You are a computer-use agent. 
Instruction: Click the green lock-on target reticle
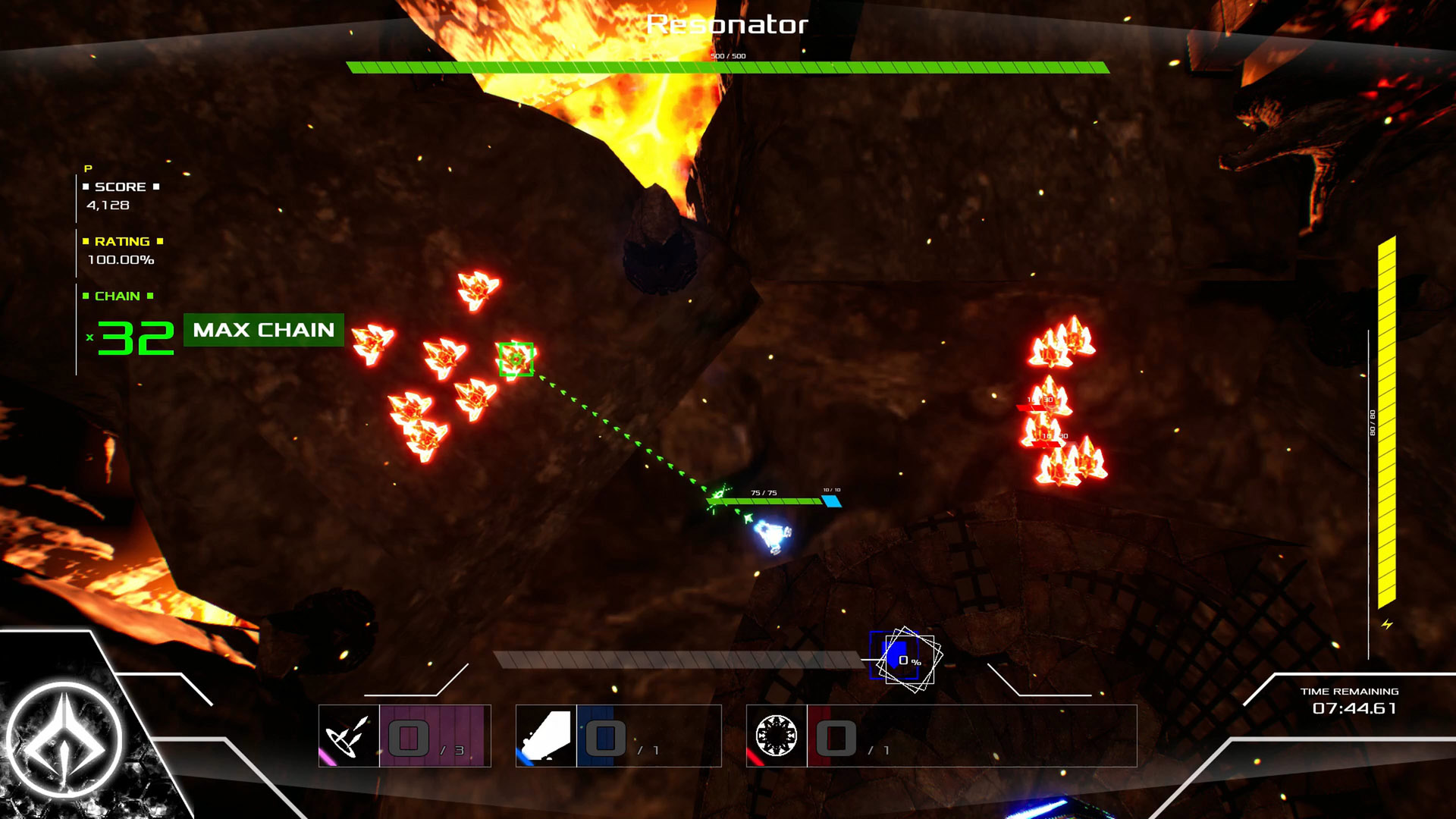click(516, 359)
